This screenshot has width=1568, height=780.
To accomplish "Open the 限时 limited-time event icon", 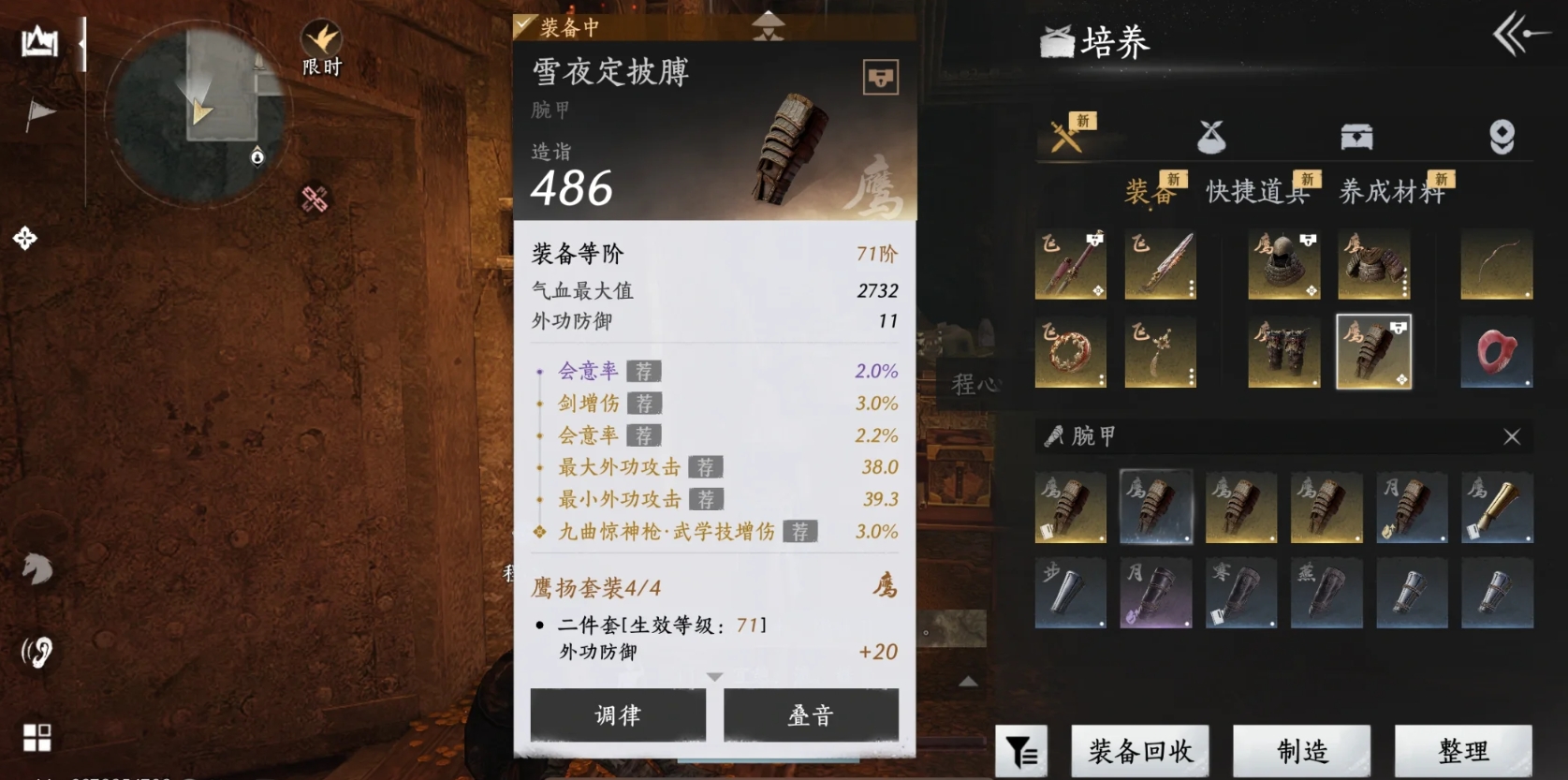I will coord(321,39).
